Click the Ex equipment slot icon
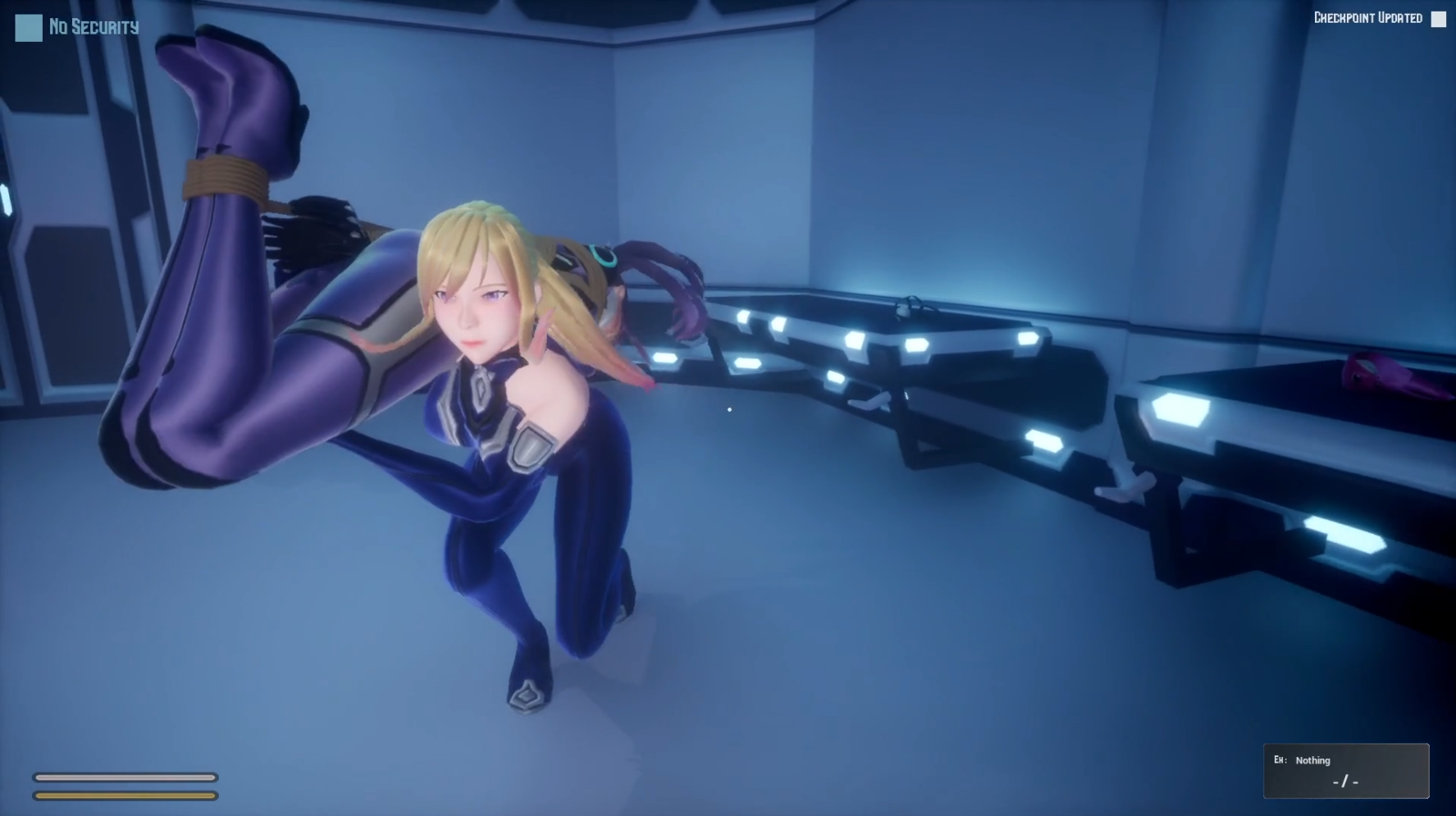This screenshot has width=1456, height=816. point(1280,760)
